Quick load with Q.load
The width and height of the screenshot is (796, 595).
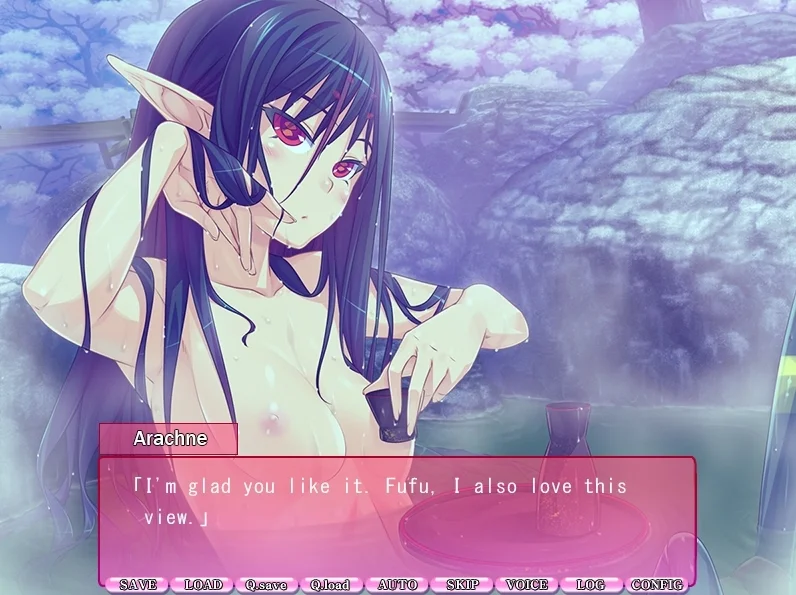[330, 584]
